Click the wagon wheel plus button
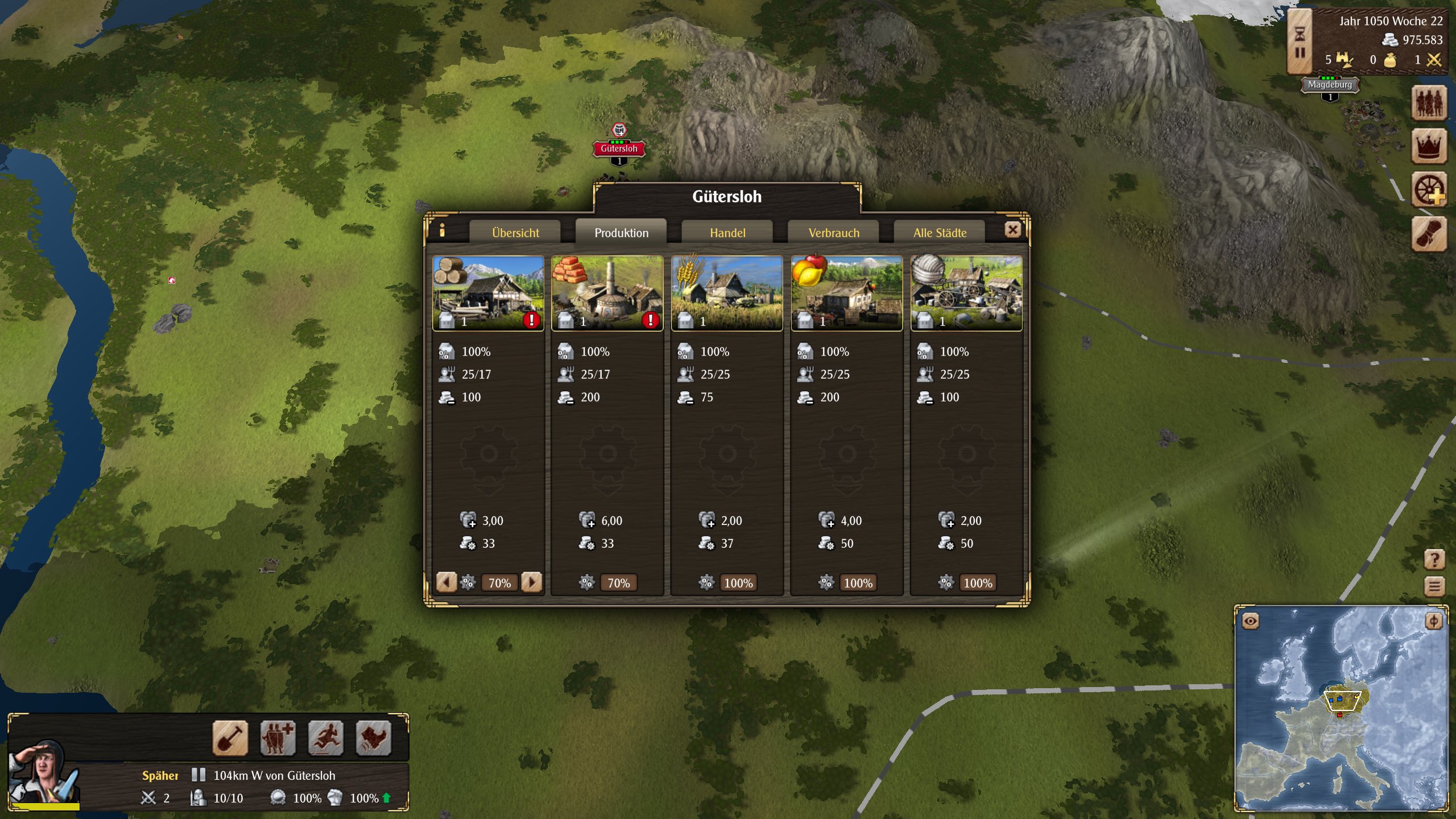 [x=1429, y=190]
